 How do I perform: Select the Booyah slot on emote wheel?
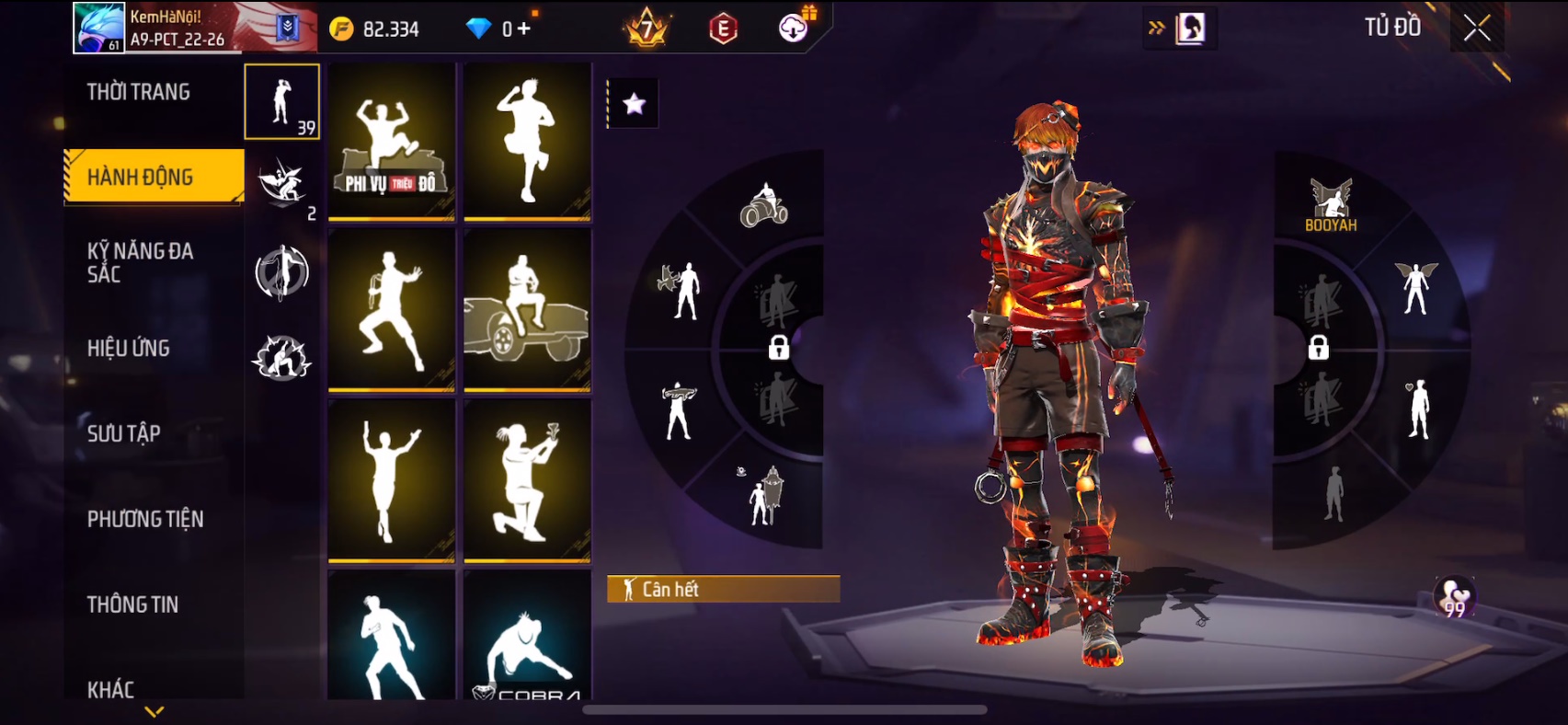(x=1331, y=205)
